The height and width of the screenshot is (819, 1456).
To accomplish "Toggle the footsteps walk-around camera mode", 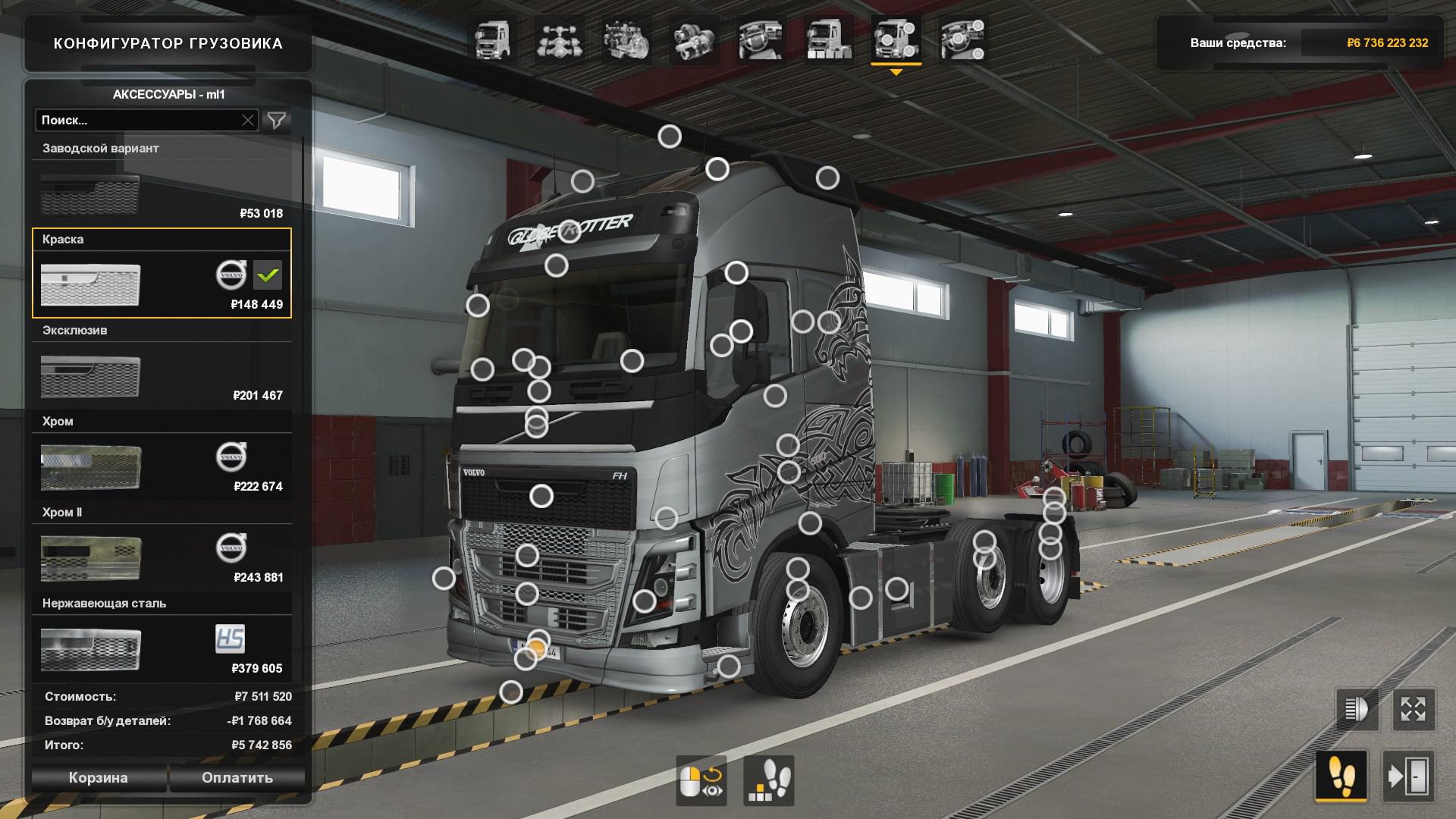I will click(x=1341, y=777).
